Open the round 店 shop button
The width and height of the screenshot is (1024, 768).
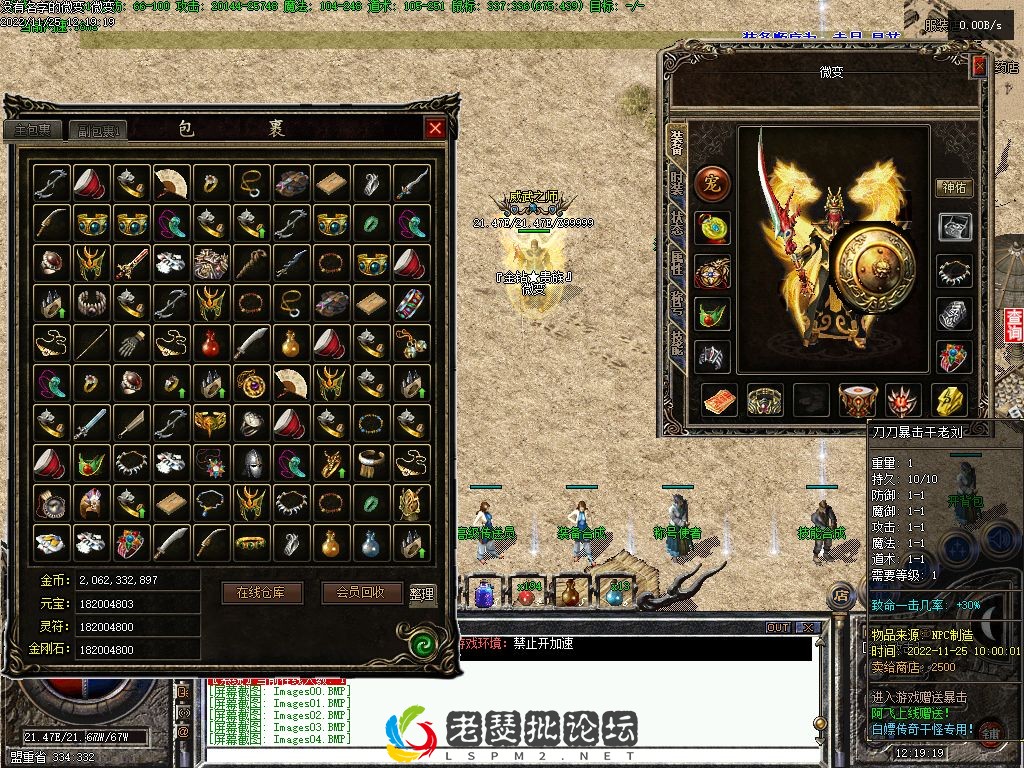tap(841, 596)
